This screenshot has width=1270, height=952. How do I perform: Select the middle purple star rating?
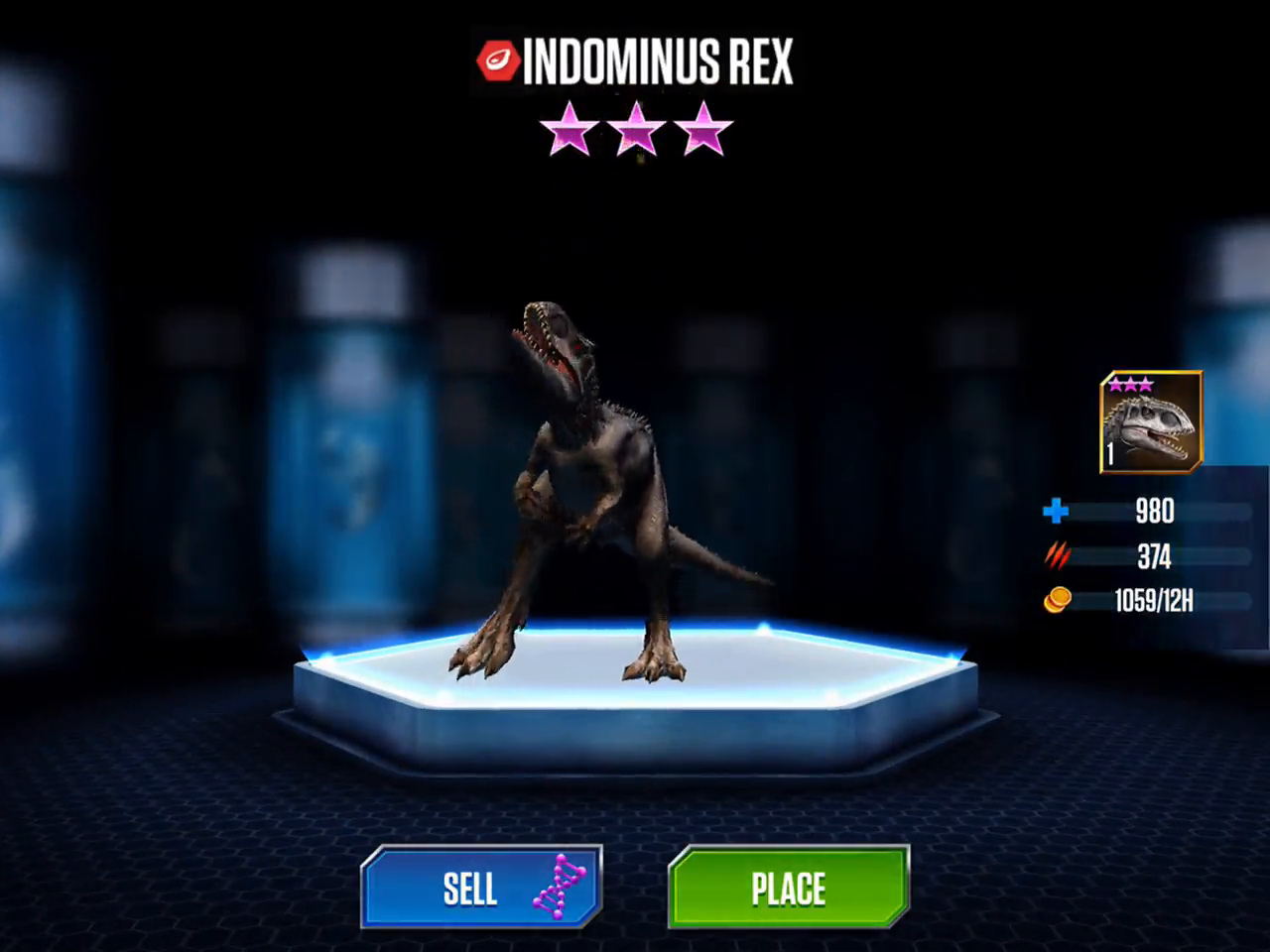pos(635,130)
